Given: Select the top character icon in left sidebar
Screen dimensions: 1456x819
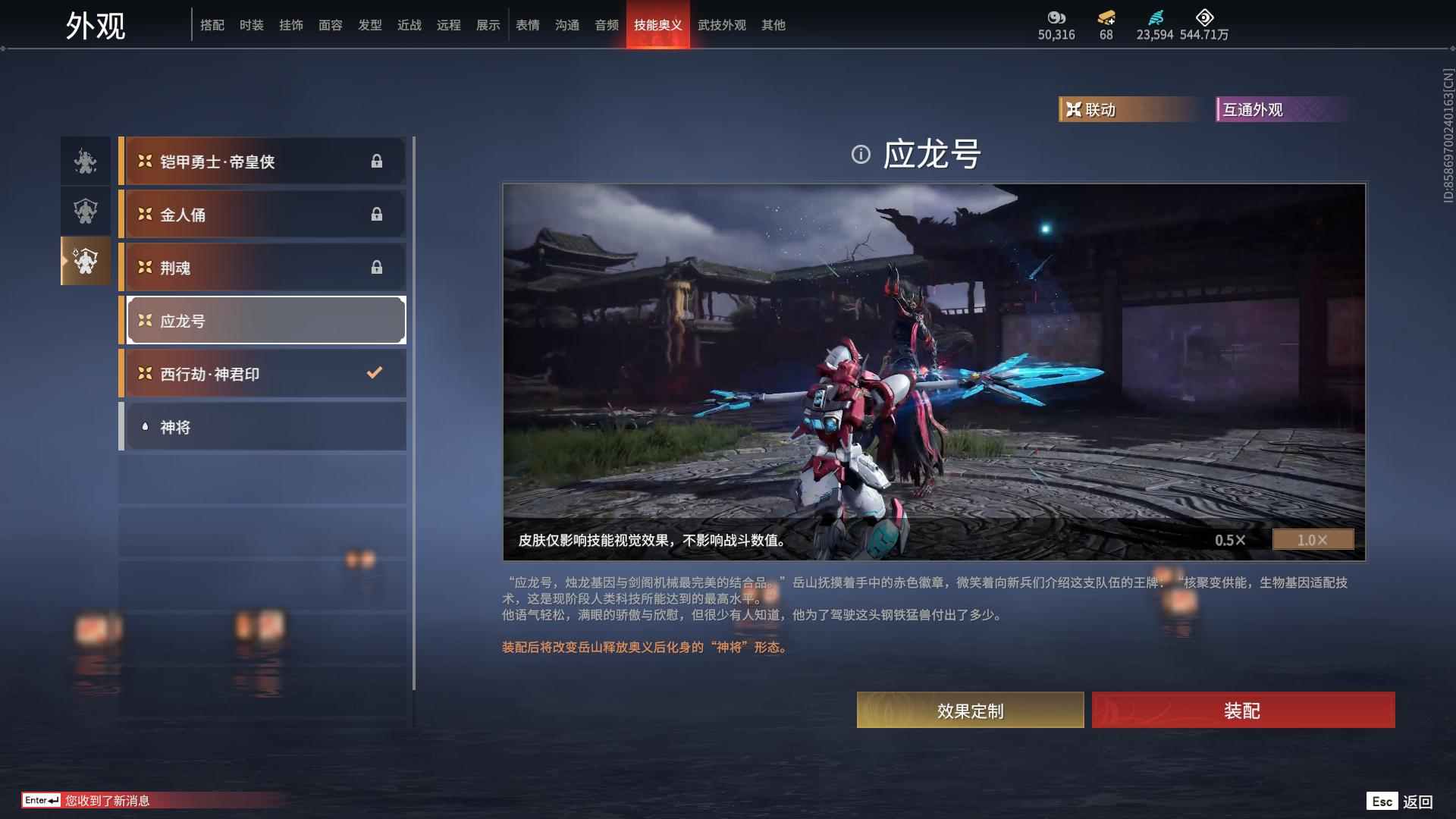Looking at the screenshot, I should 85,161.
